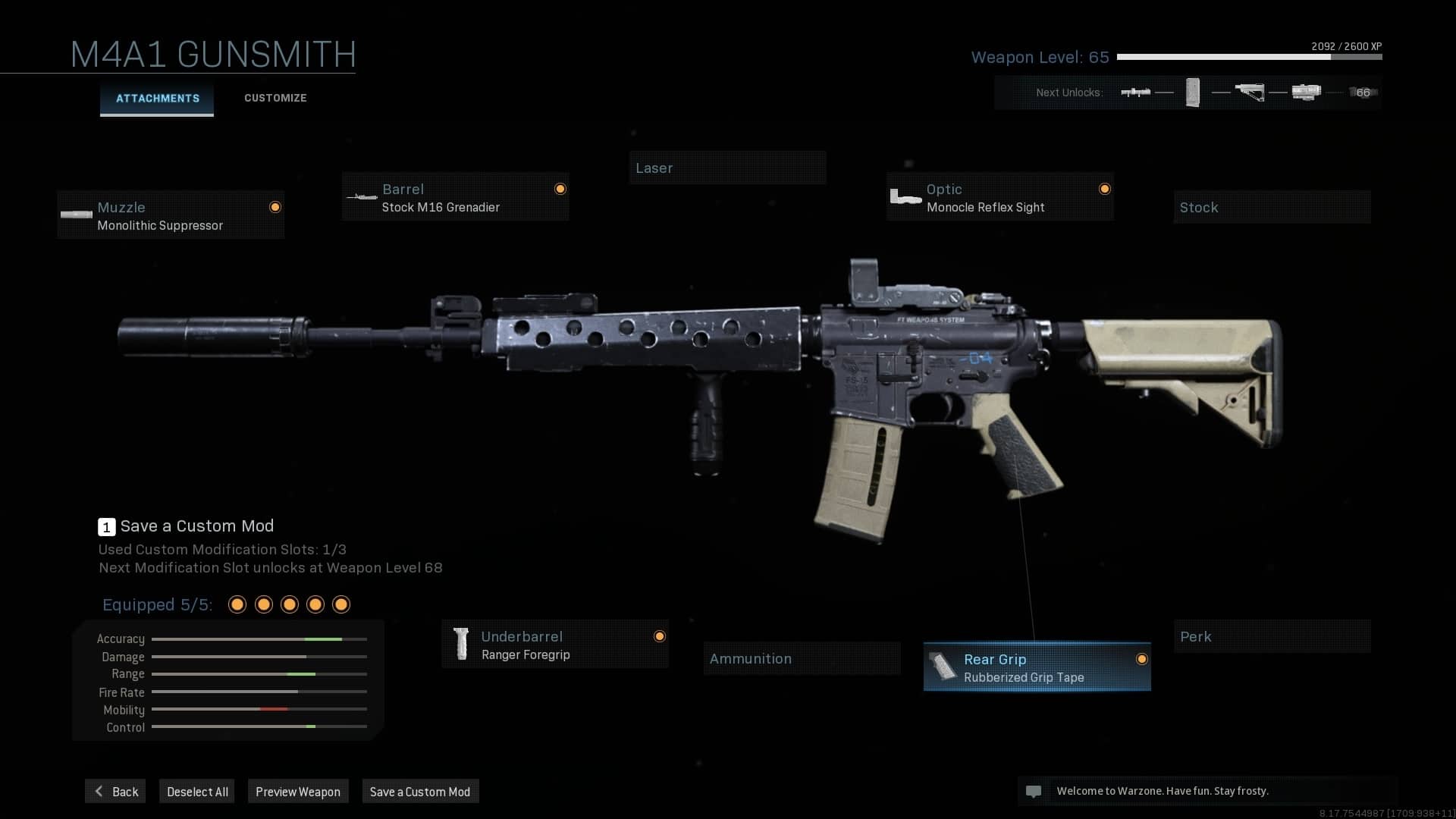This screenshot has height=819, width=1456.
Task: Click the stock icon in Next Unlocks
Action: [1251, 92]
